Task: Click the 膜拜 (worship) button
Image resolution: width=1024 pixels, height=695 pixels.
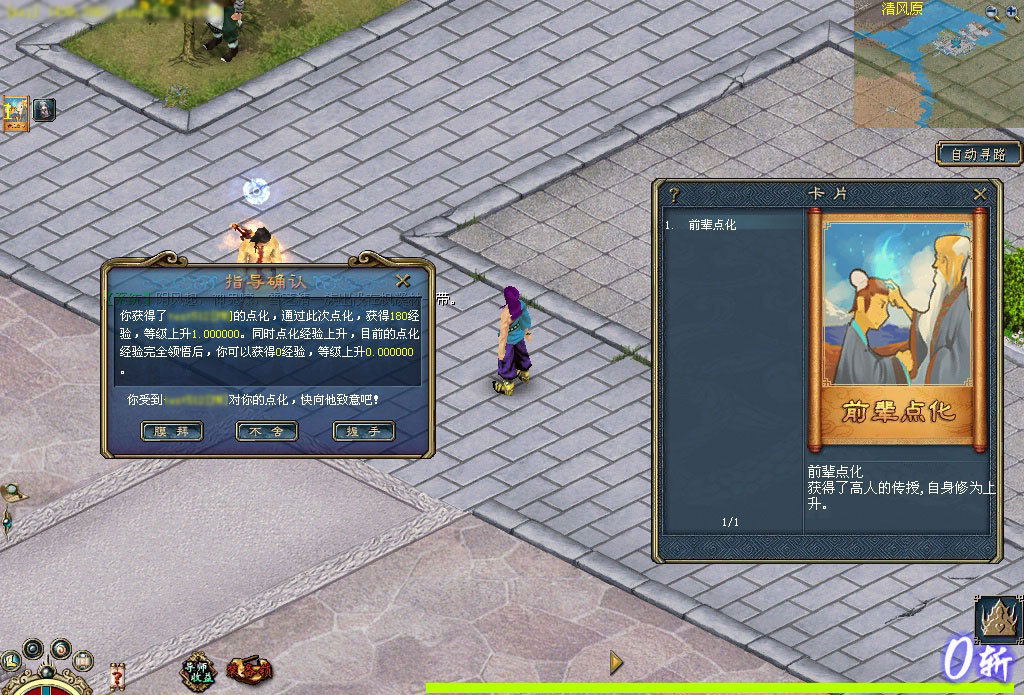Action: coord(172,432)
